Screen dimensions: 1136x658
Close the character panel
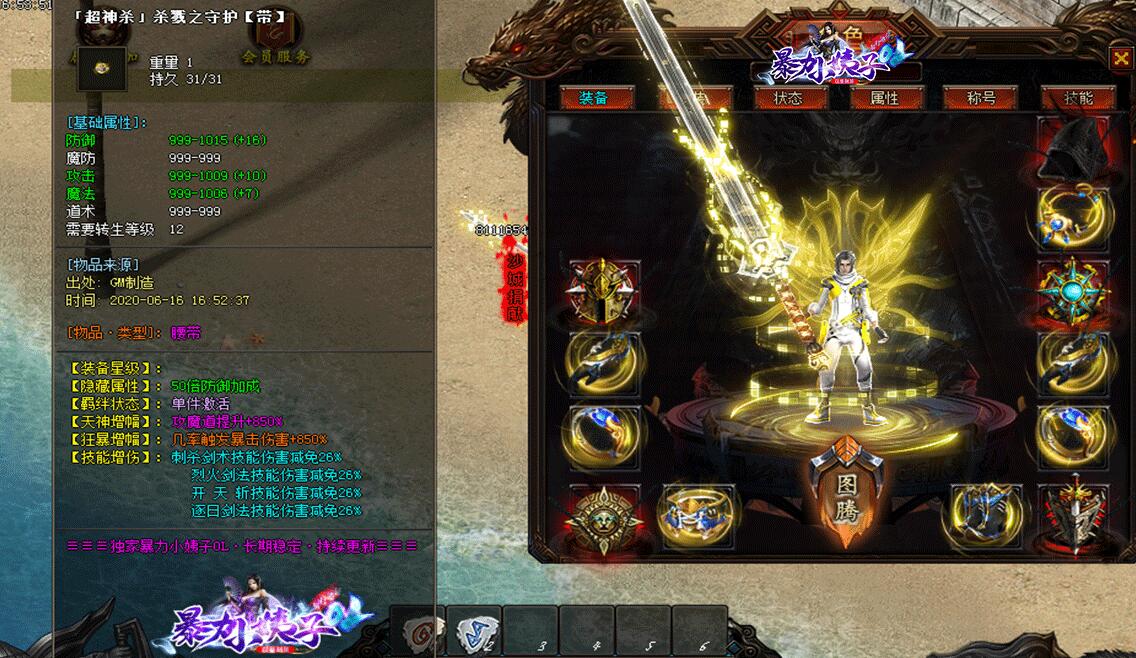coord(1120,59)
